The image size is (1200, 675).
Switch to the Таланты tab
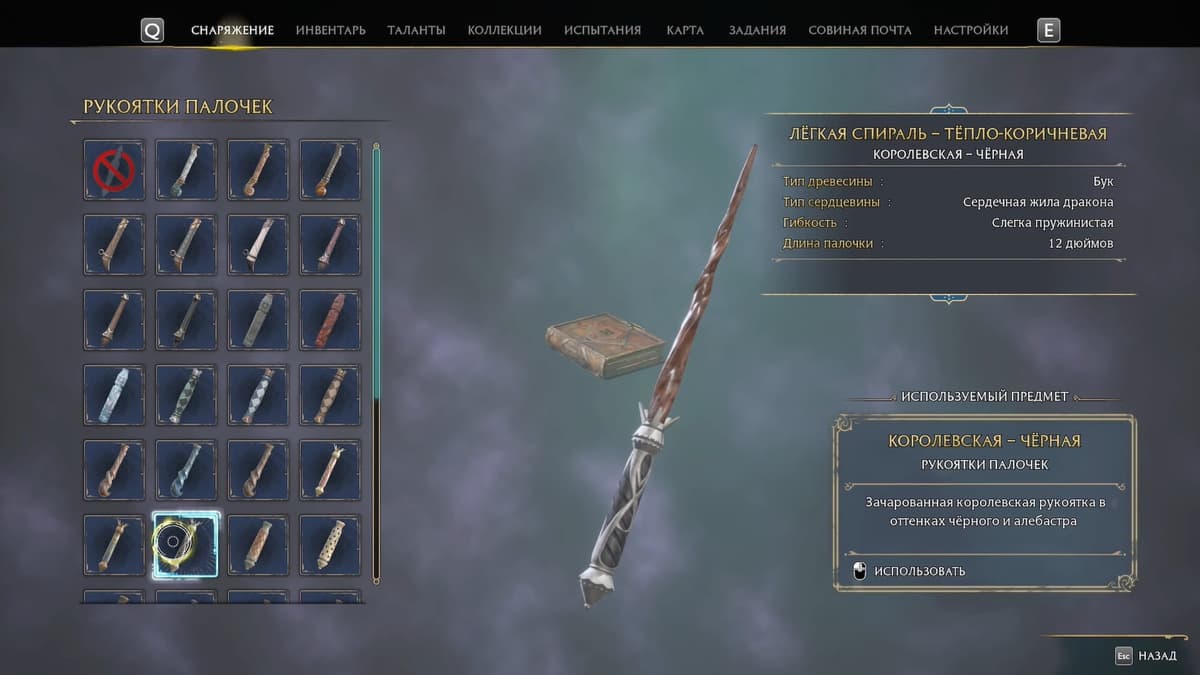(x=416, y=30)
